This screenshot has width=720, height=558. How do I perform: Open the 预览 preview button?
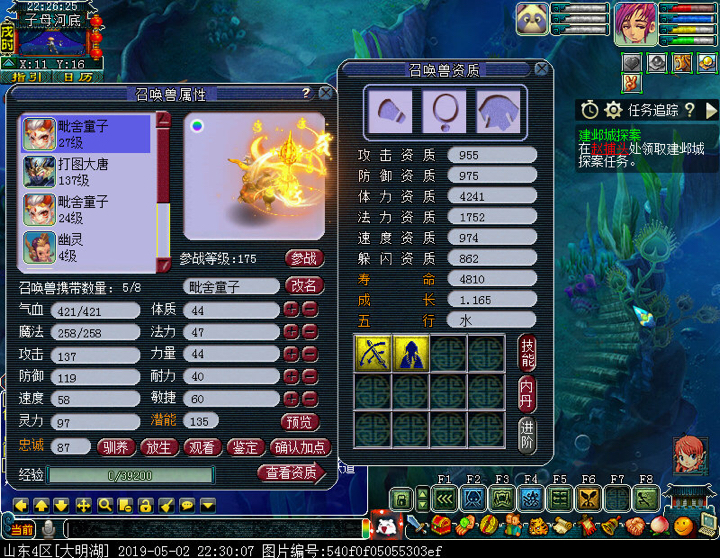pos(298,422)
